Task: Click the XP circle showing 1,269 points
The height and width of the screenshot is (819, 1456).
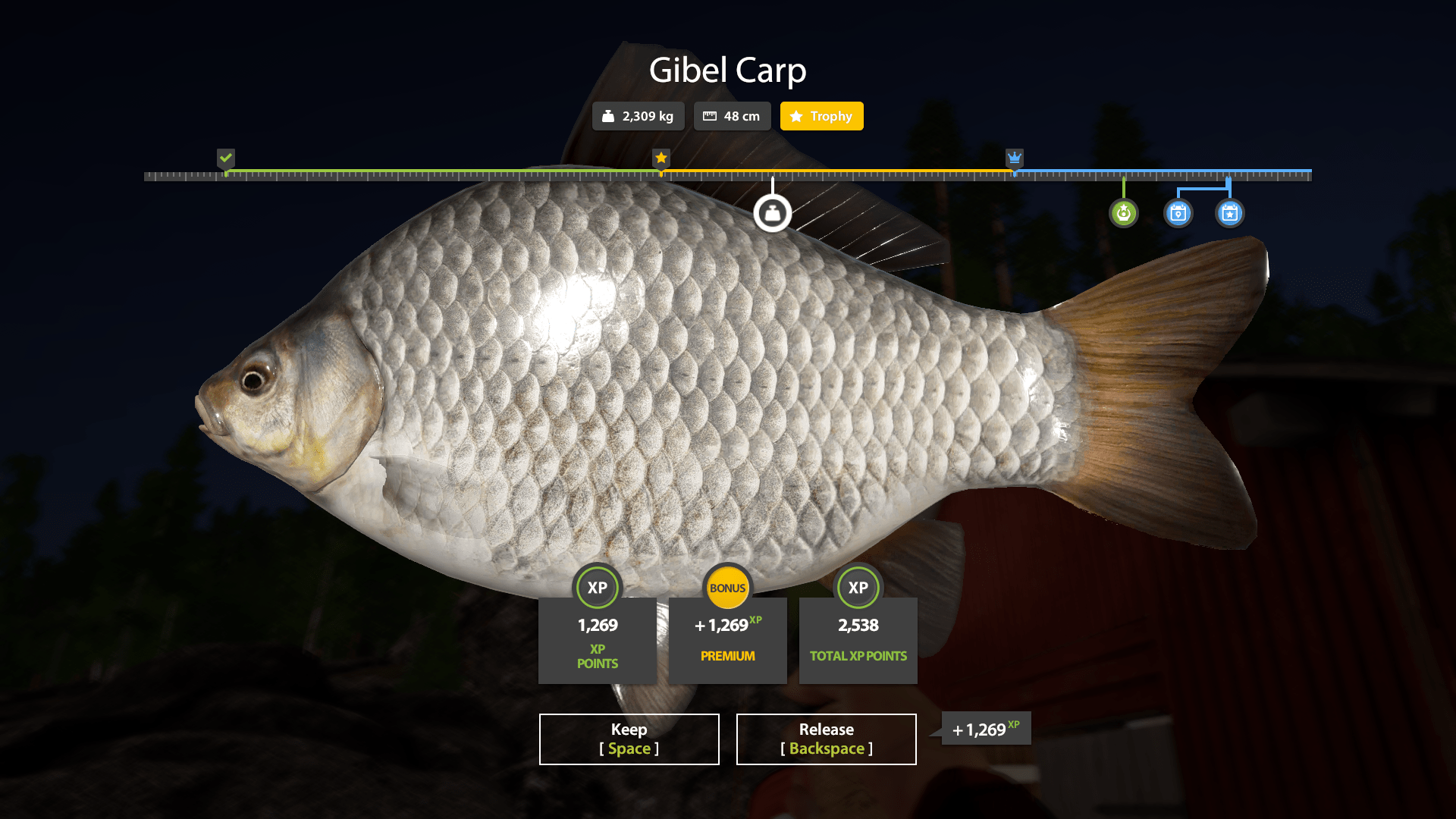Action: [598, 588]
